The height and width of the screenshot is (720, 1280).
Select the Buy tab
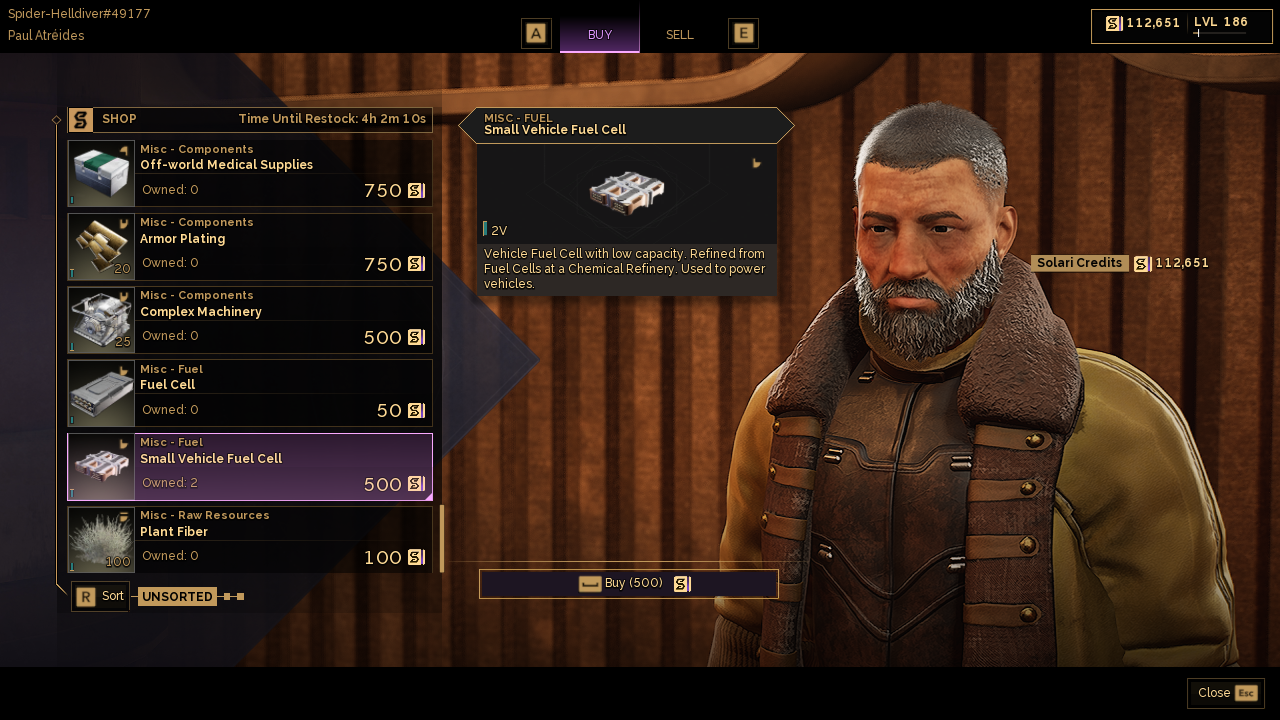[600, 35]
